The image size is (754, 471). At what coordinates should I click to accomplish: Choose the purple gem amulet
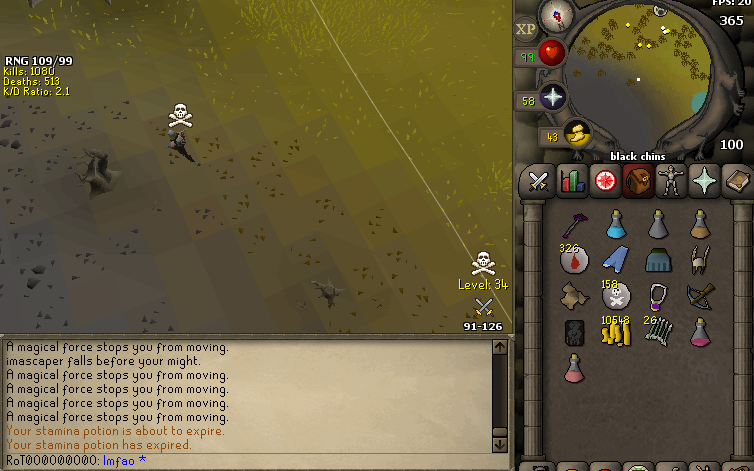(658, 296)
